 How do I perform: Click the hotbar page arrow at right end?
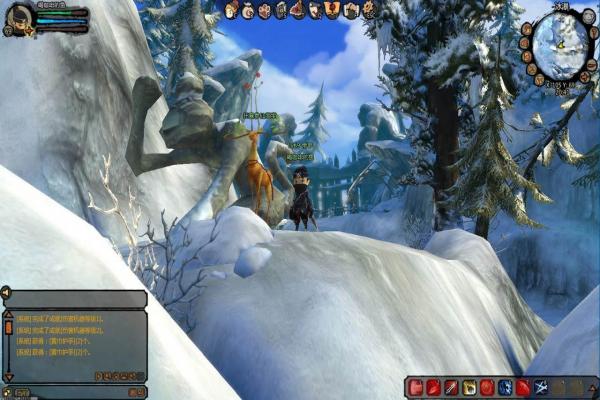coord(594,387)
